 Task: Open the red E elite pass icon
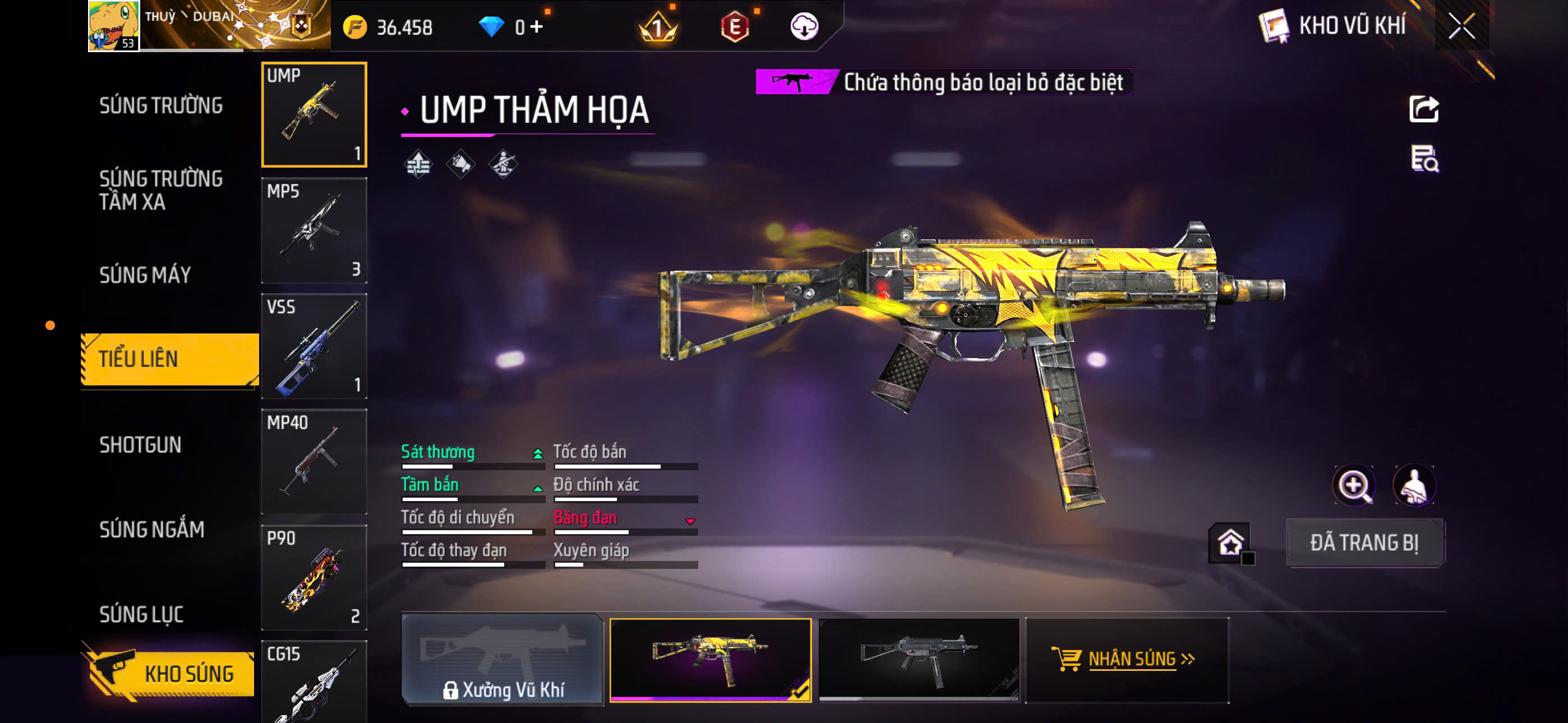point(736,27)
